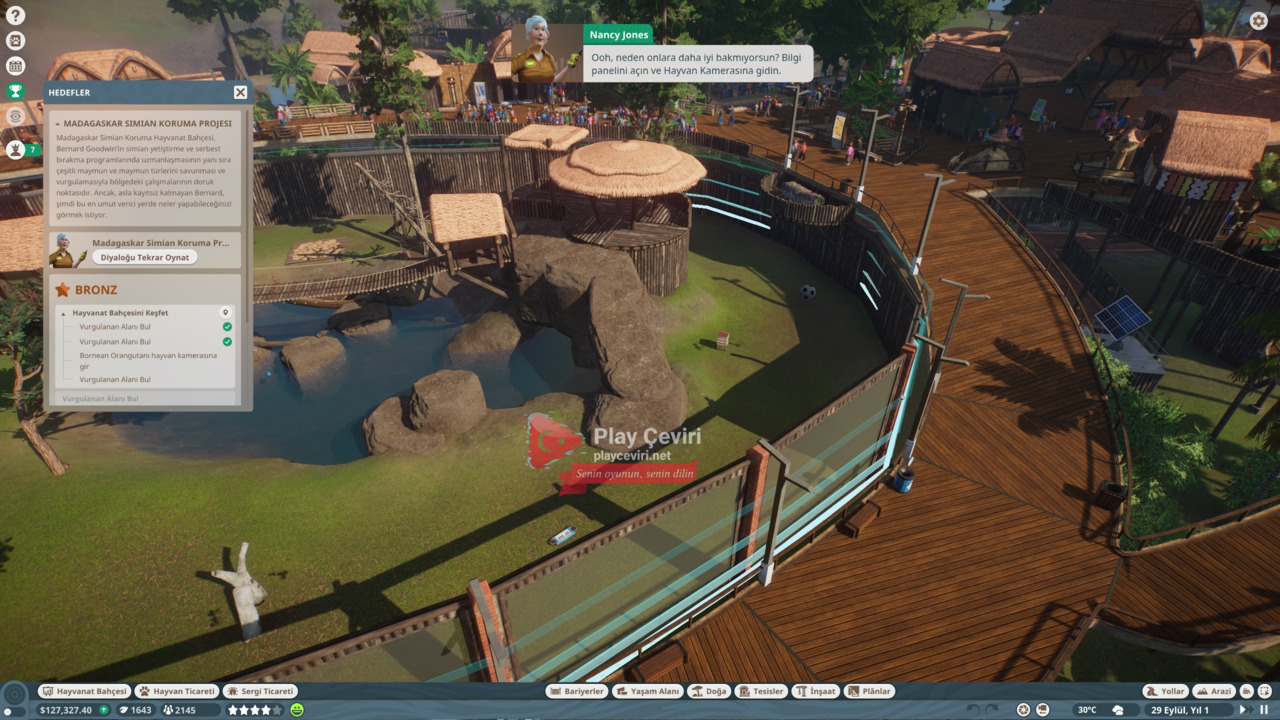Click the location pin beside Hayvanat Bahçesini Keşfet
The image size is (1280, 720).
pyautogui.click(x=226, y=313)
